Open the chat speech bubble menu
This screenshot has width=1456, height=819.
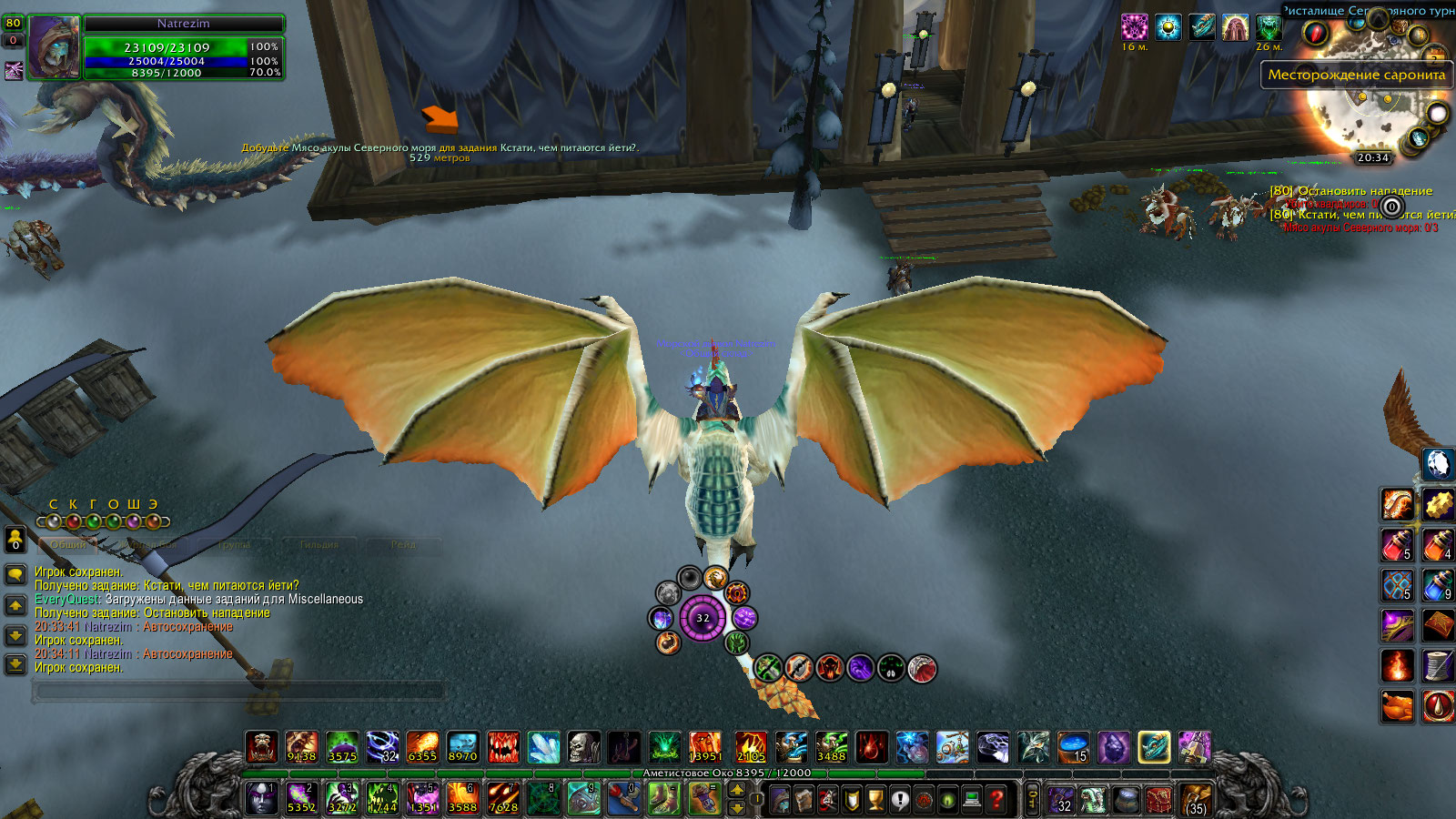15,575
